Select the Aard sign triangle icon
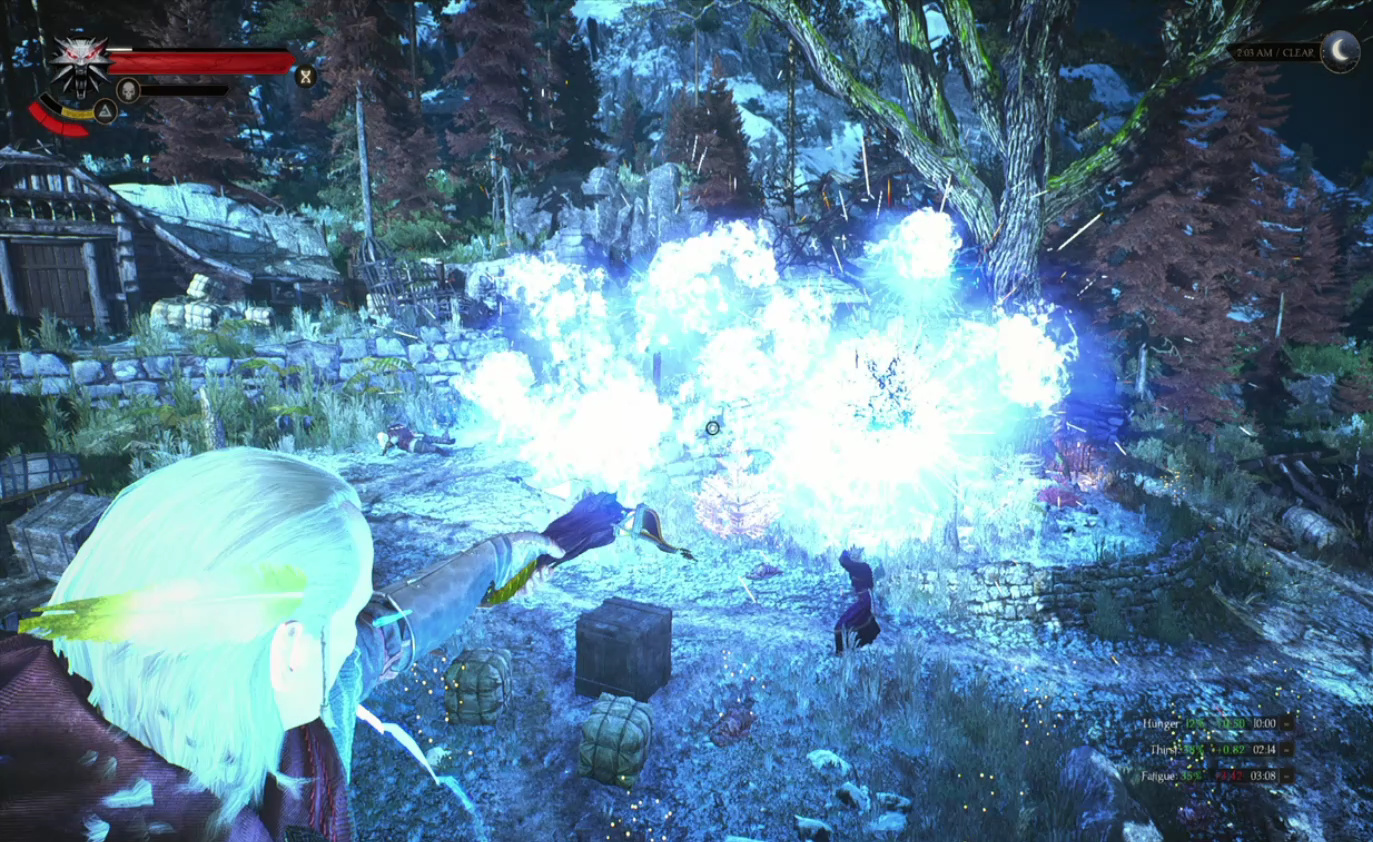The image size is (1373, 842). point(104,111)
